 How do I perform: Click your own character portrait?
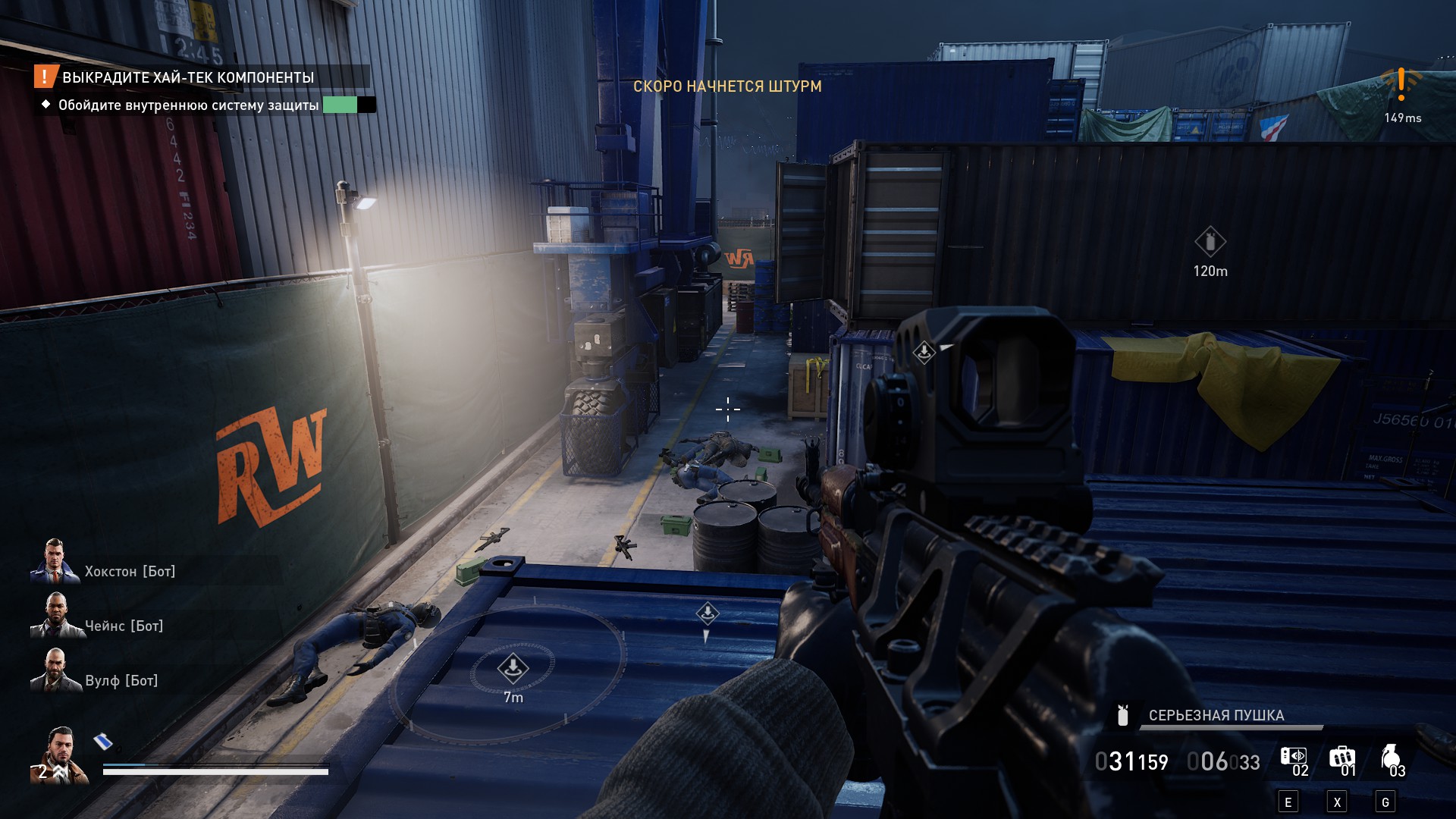(59, 755)
